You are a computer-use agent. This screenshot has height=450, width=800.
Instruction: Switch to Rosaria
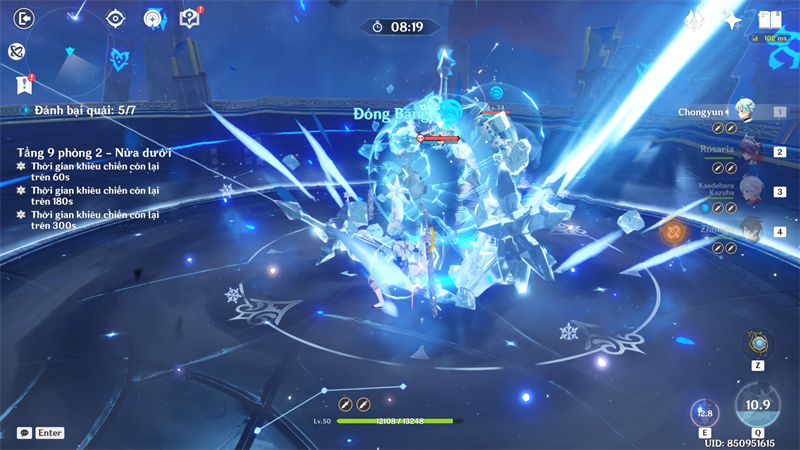point(747,152)
